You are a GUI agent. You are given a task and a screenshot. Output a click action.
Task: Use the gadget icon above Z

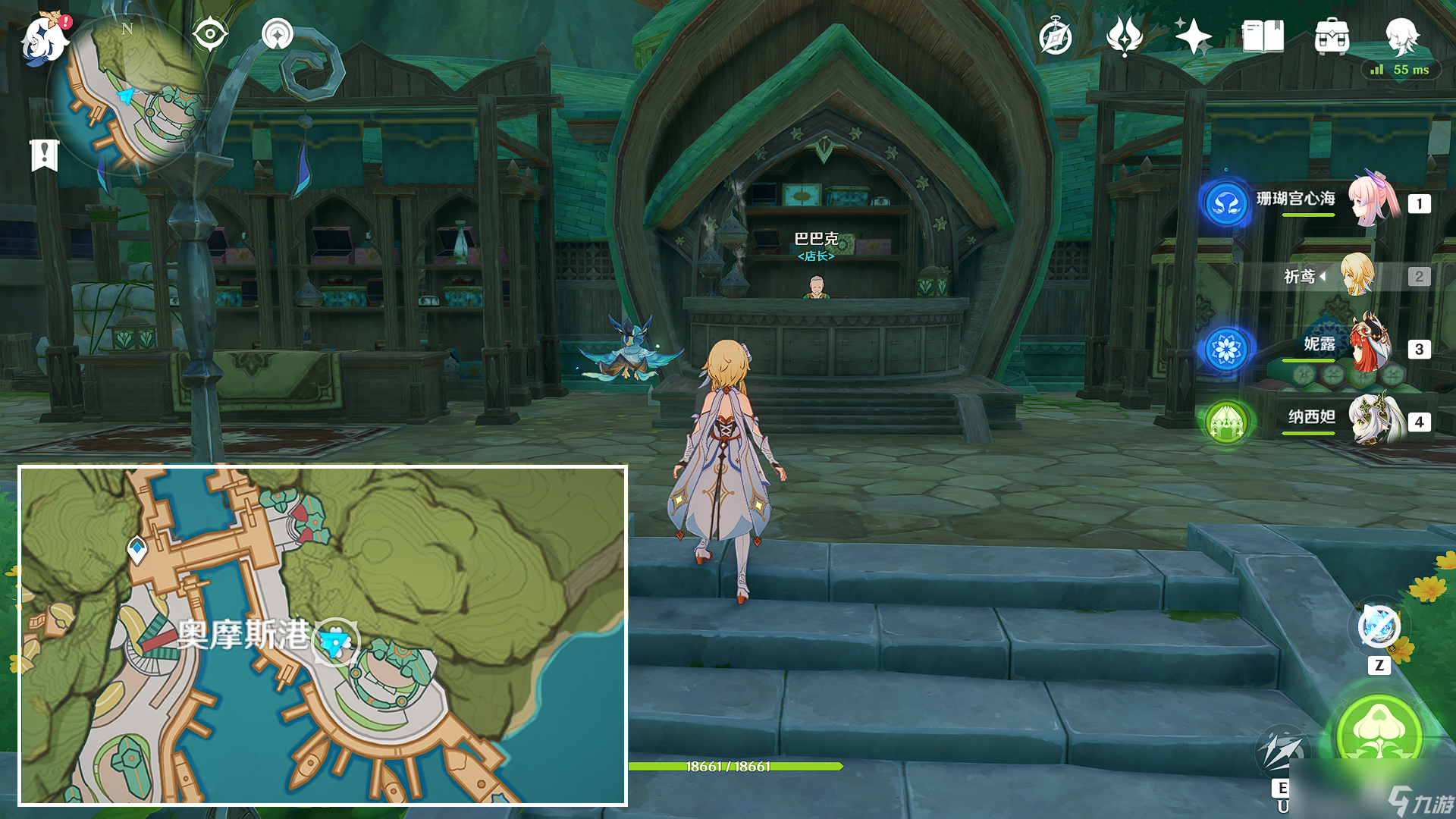tap(1379, 626)
